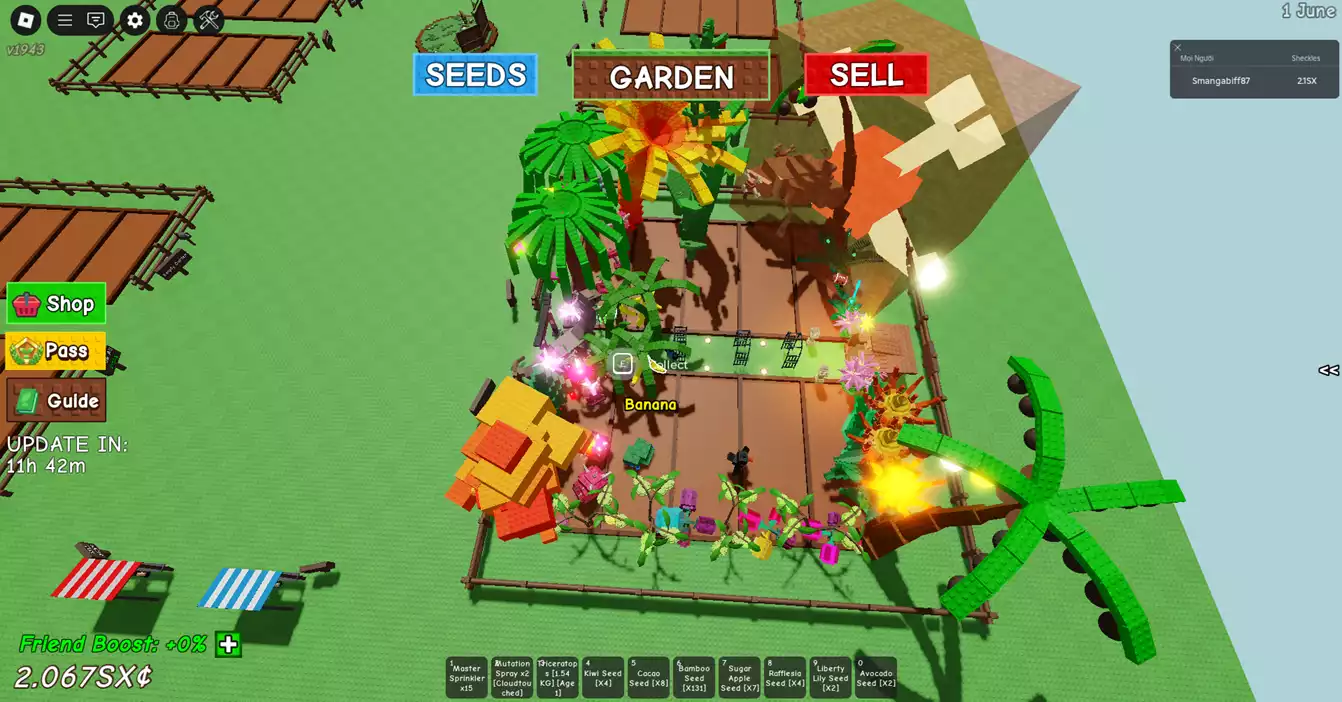The image size is (1342, 702).
Task: Open the Pass menu
Action: [56, 351]
